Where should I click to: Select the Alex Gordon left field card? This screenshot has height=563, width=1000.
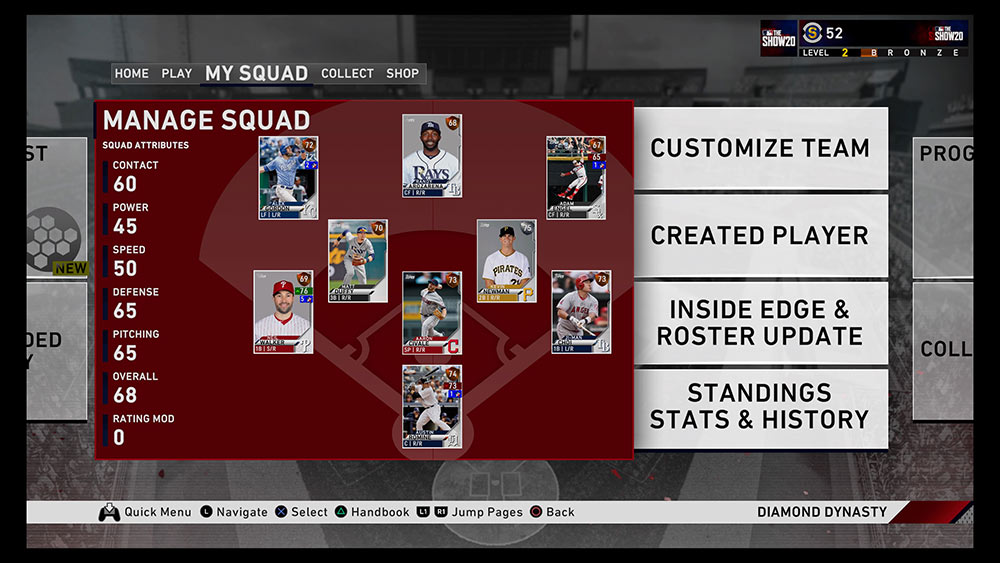pyautogui.click(x=288, y=178)
